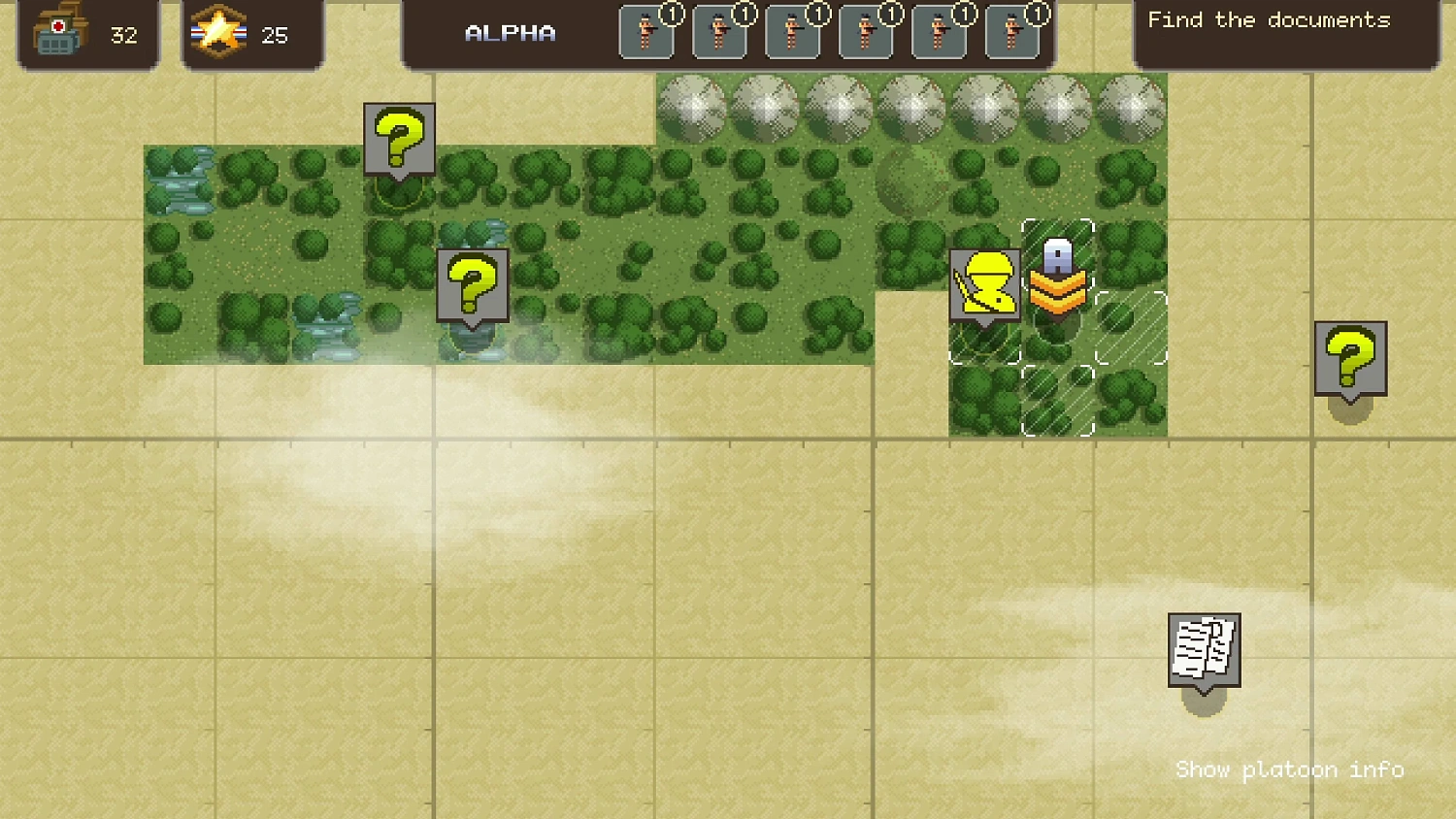This screenshot has height=819, width=1456.
Task: Open the question mark marker in the eastern desert
Action: (1349, 357)
